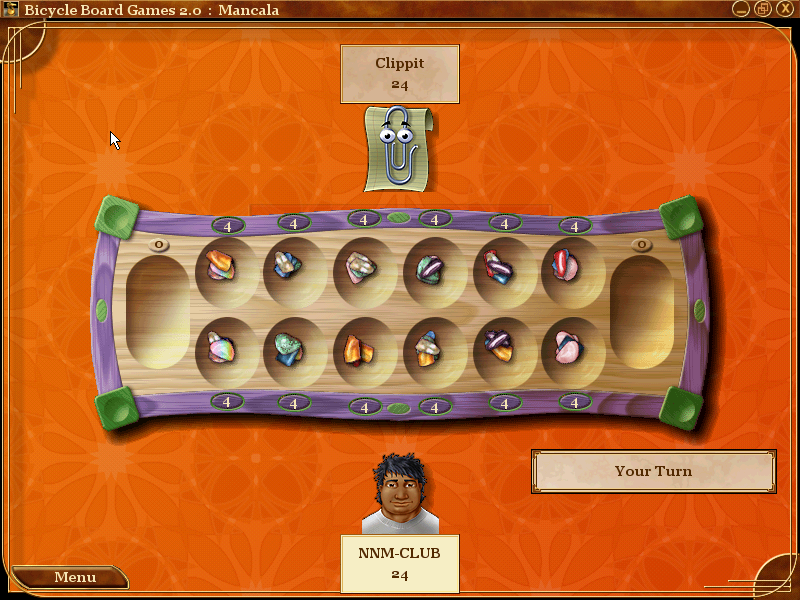Minimize the Bicycle Board Games window
Screen dimensions: 800x600
point(741,9)
